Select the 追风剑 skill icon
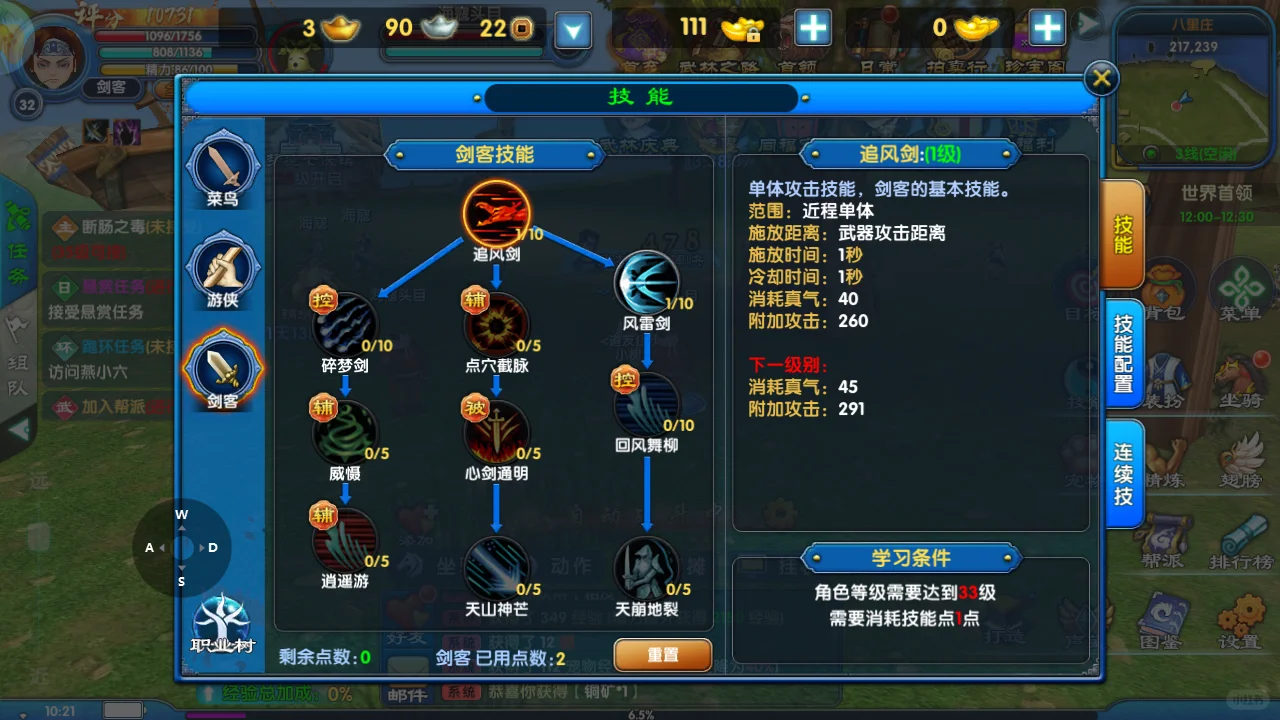Image resolution: width=1280 pixels, height=720 pixels. coord(497,212)
